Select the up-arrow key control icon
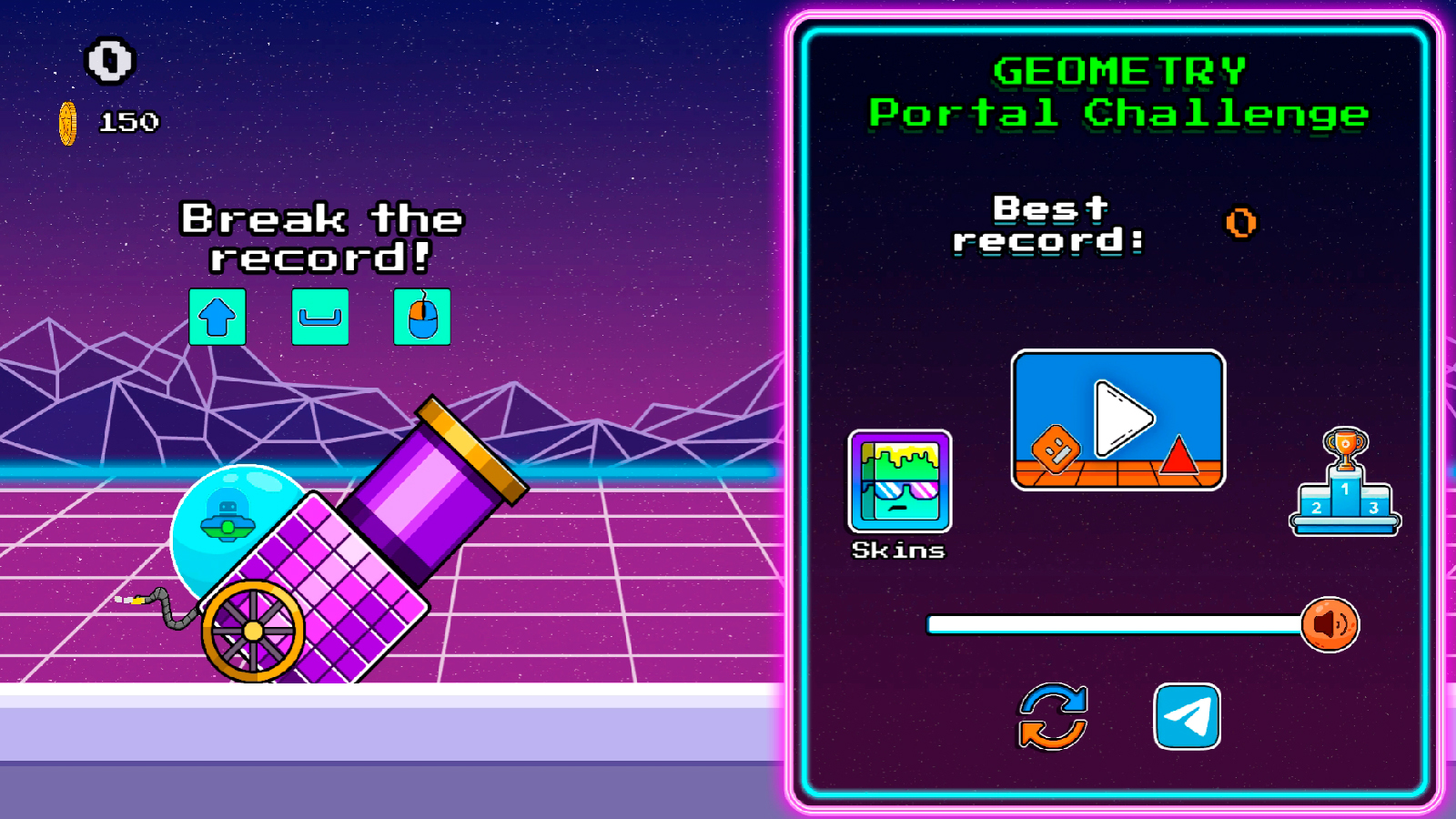1456x819 pixels. click(x=217, y=318)
